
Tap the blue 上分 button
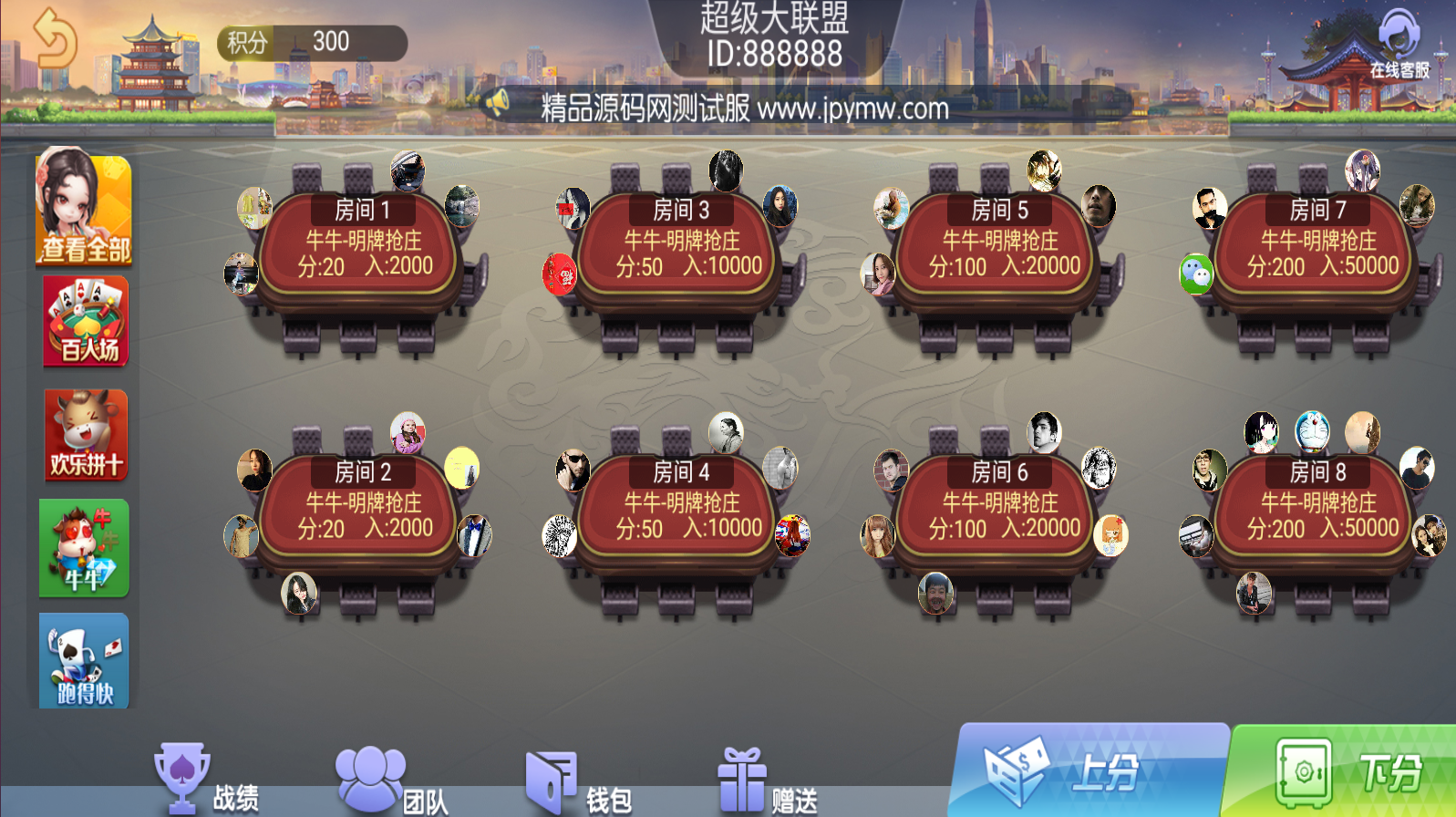[1090, 771]
